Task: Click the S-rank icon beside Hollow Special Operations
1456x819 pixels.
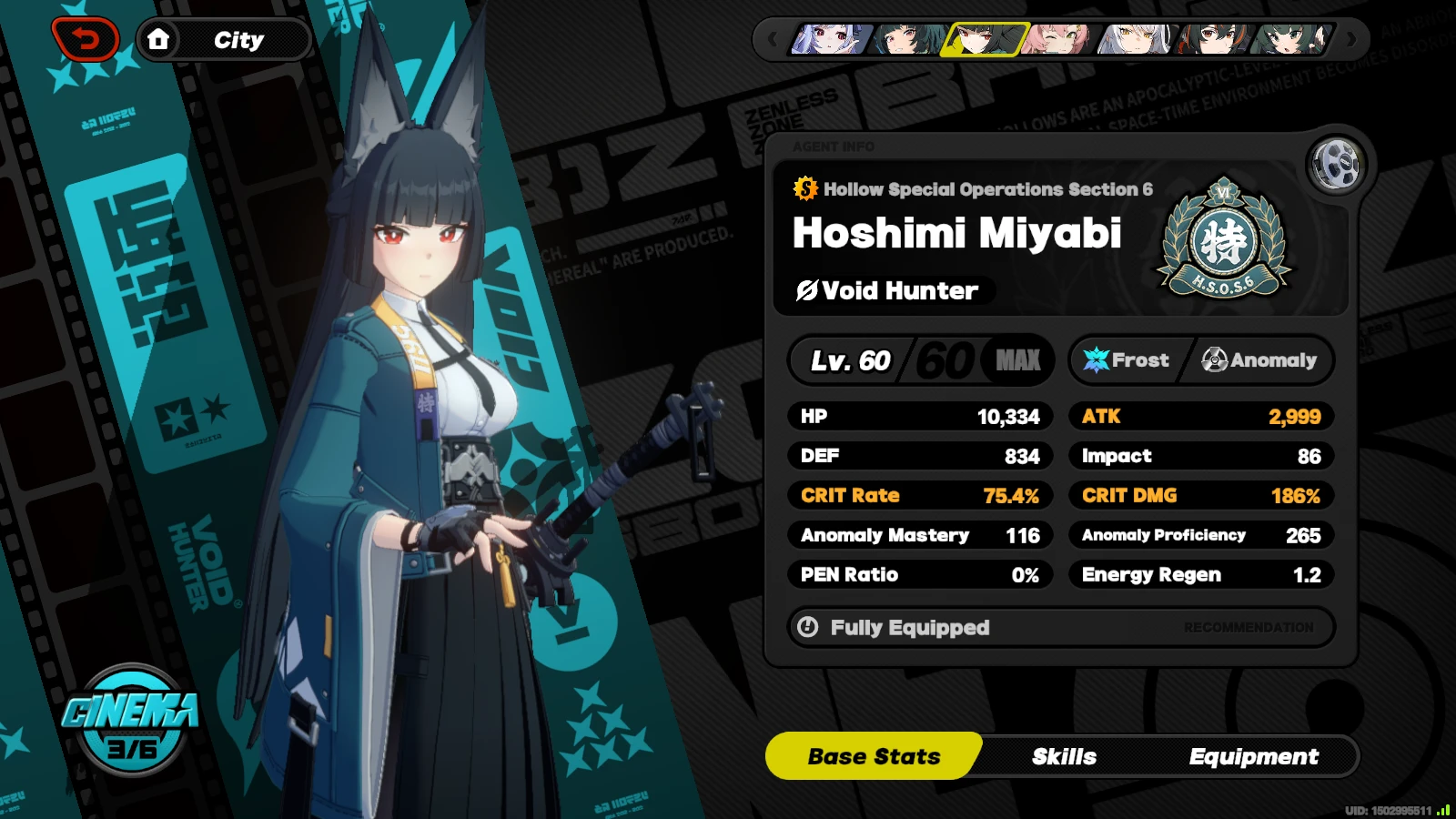Action: click(804, 190)
